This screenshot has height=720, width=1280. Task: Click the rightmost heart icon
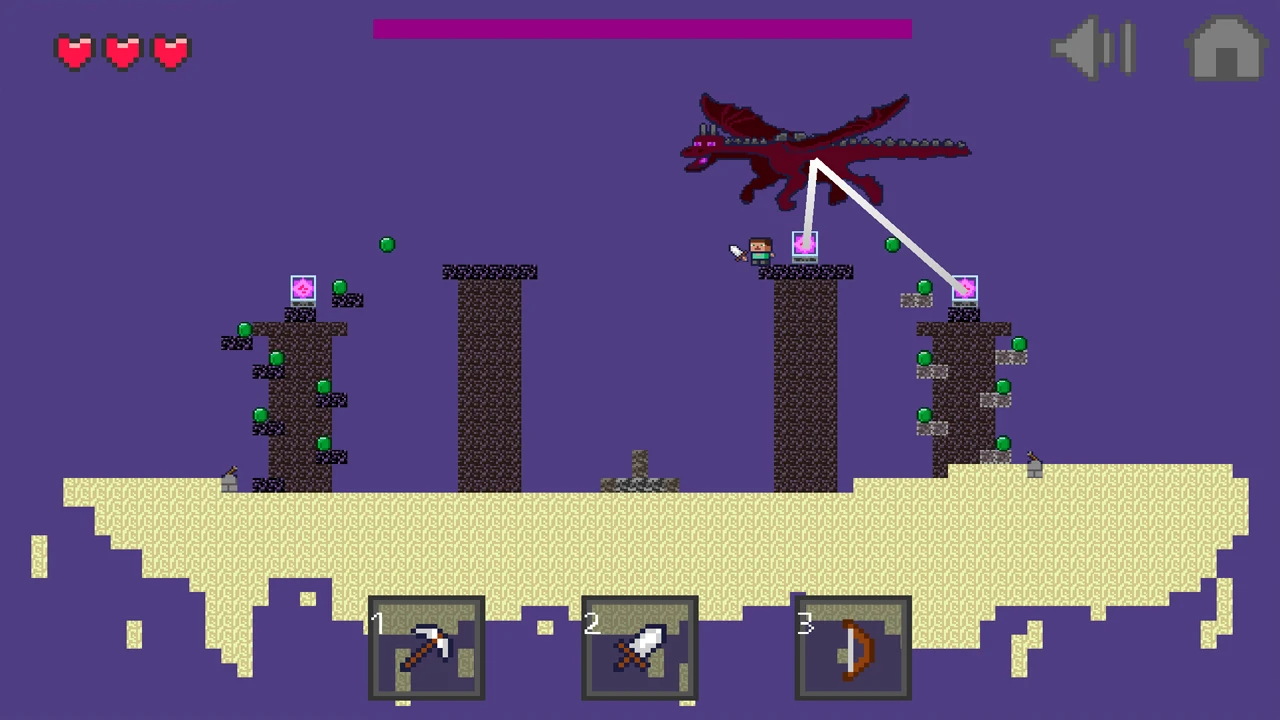click(170, 51)
